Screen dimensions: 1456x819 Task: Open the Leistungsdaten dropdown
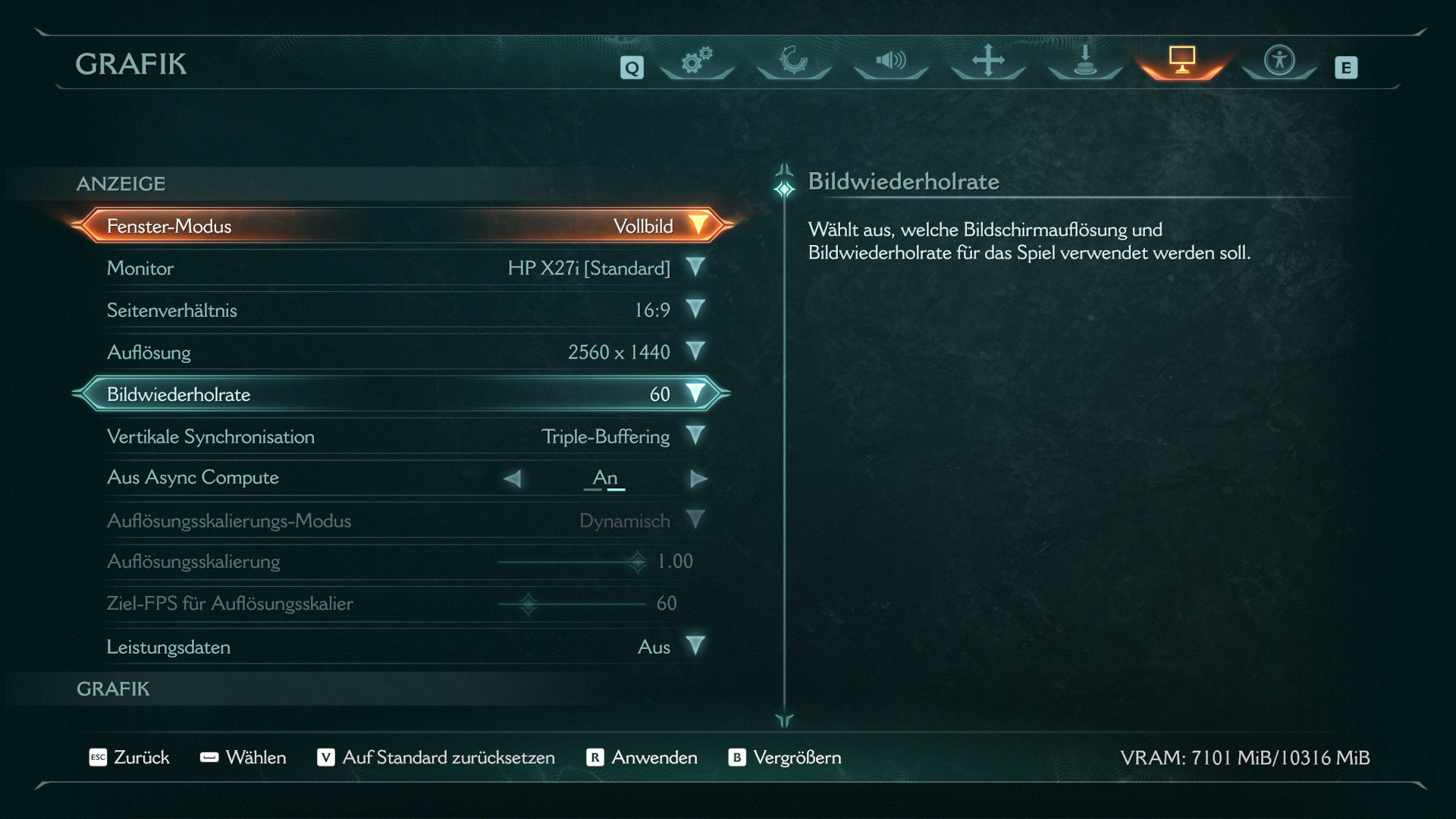click(x=695, y=646)
